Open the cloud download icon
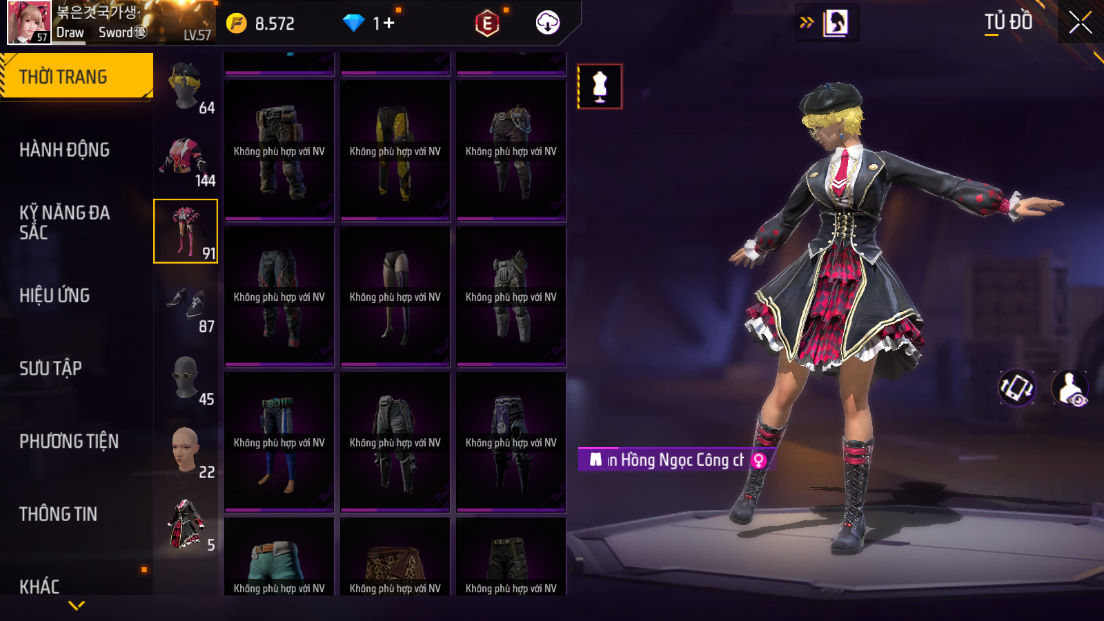The width and height of the screenshot is (1104, 621). tap(548, 23)
